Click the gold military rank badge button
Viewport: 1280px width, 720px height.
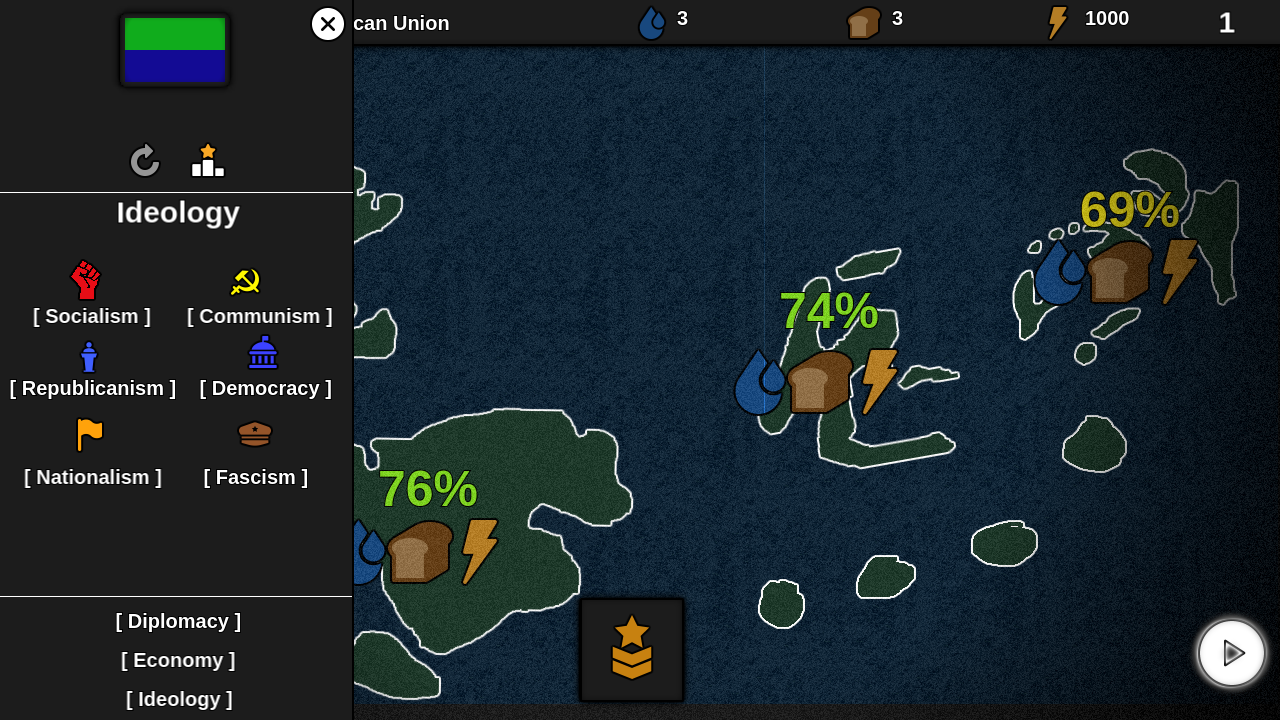pyautogui.click(x=632, y=649)
